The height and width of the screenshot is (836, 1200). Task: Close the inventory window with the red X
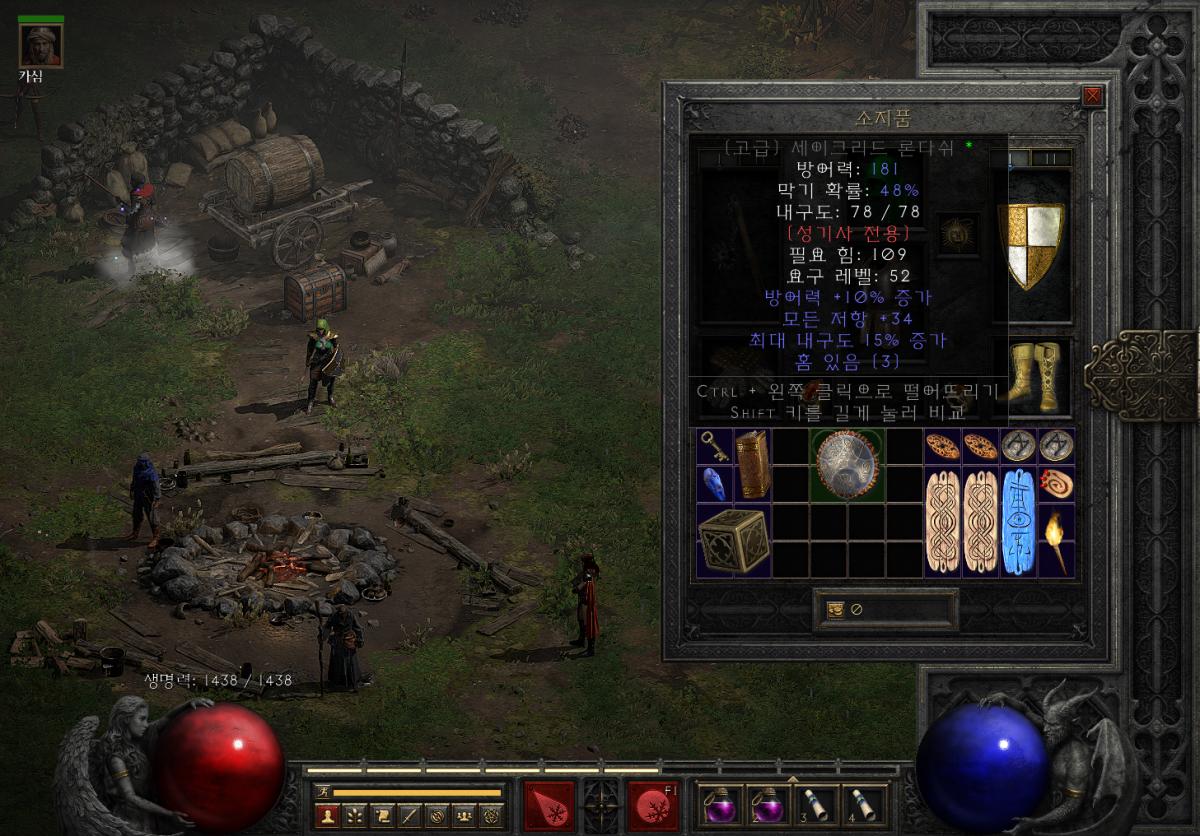click(1092, 97)
